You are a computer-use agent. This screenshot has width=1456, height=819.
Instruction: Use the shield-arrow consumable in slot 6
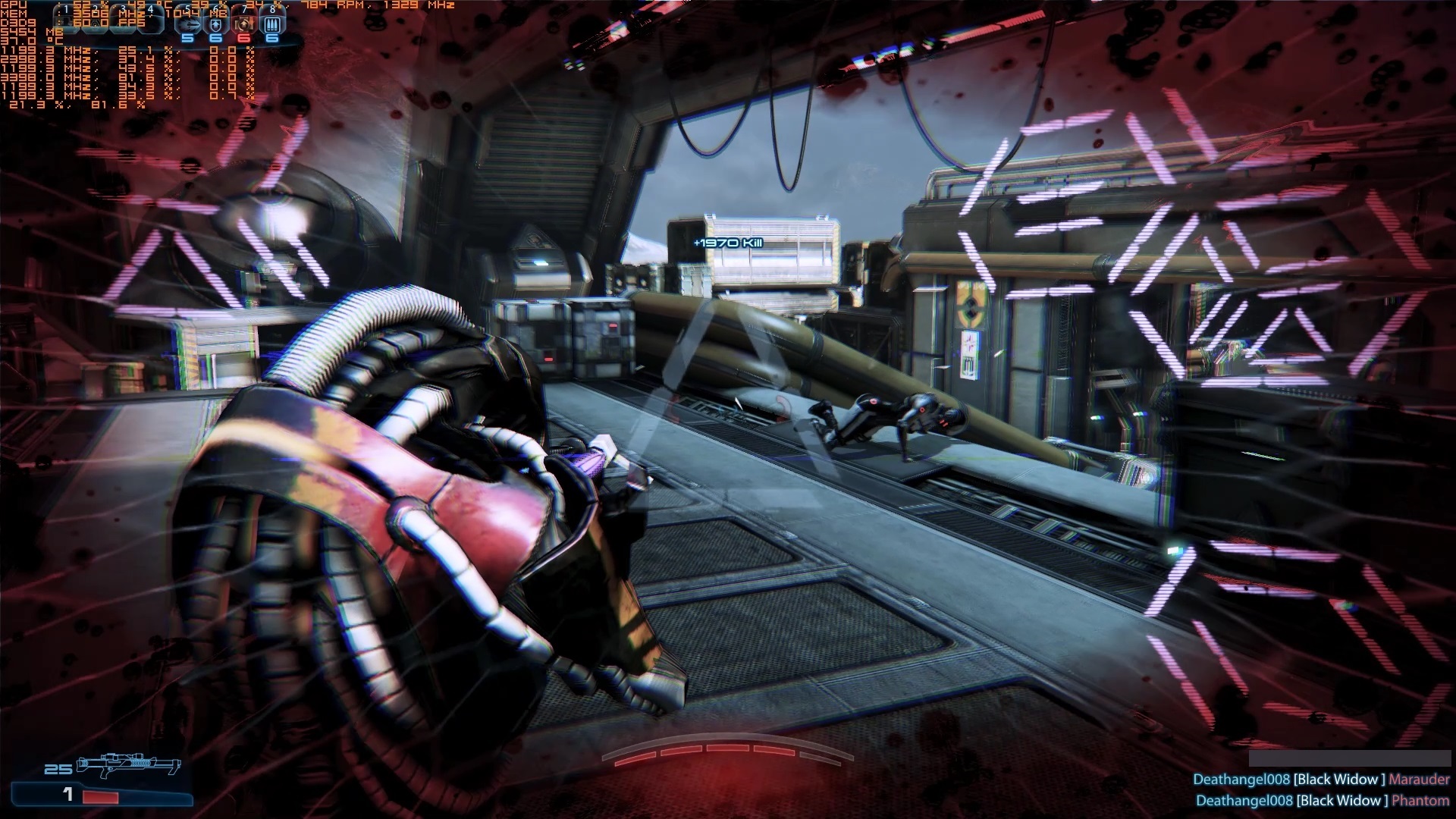[216, 24]
